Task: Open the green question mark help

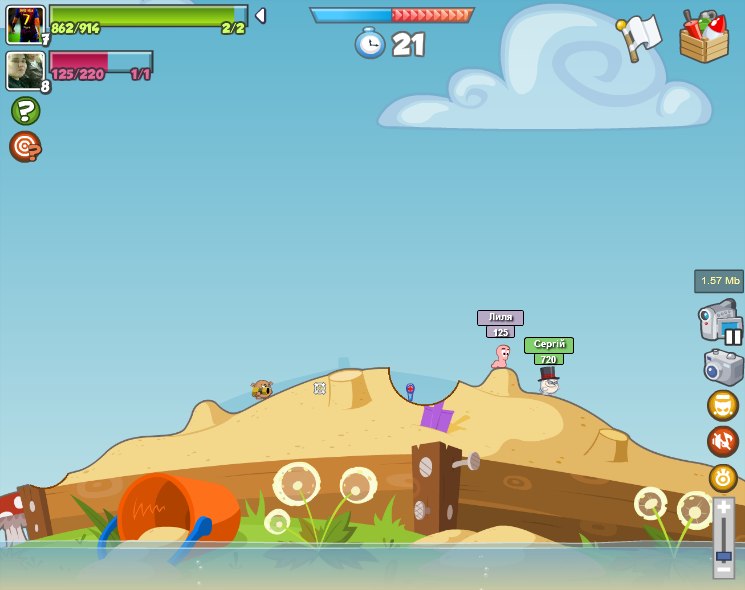Action: pyautogui.click(x=25, y=110)
